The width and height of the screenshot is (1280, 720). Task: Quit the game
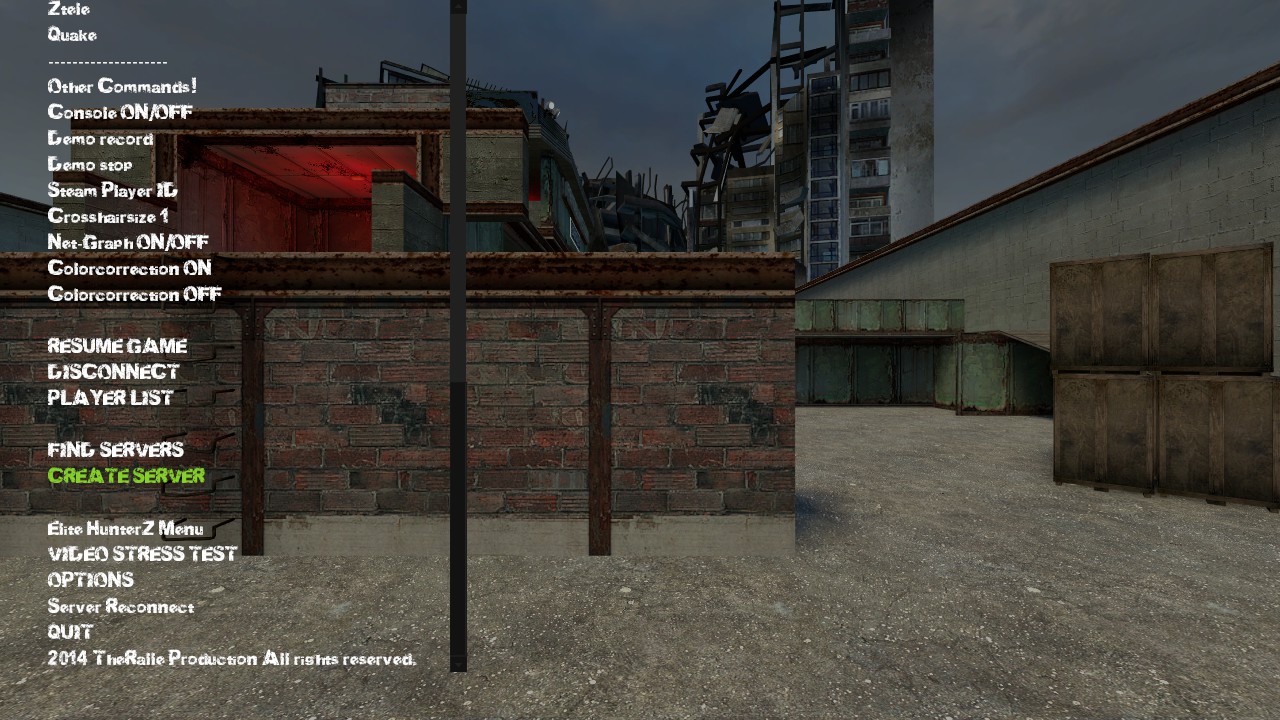pyautogui.click(x=70, y=632)
